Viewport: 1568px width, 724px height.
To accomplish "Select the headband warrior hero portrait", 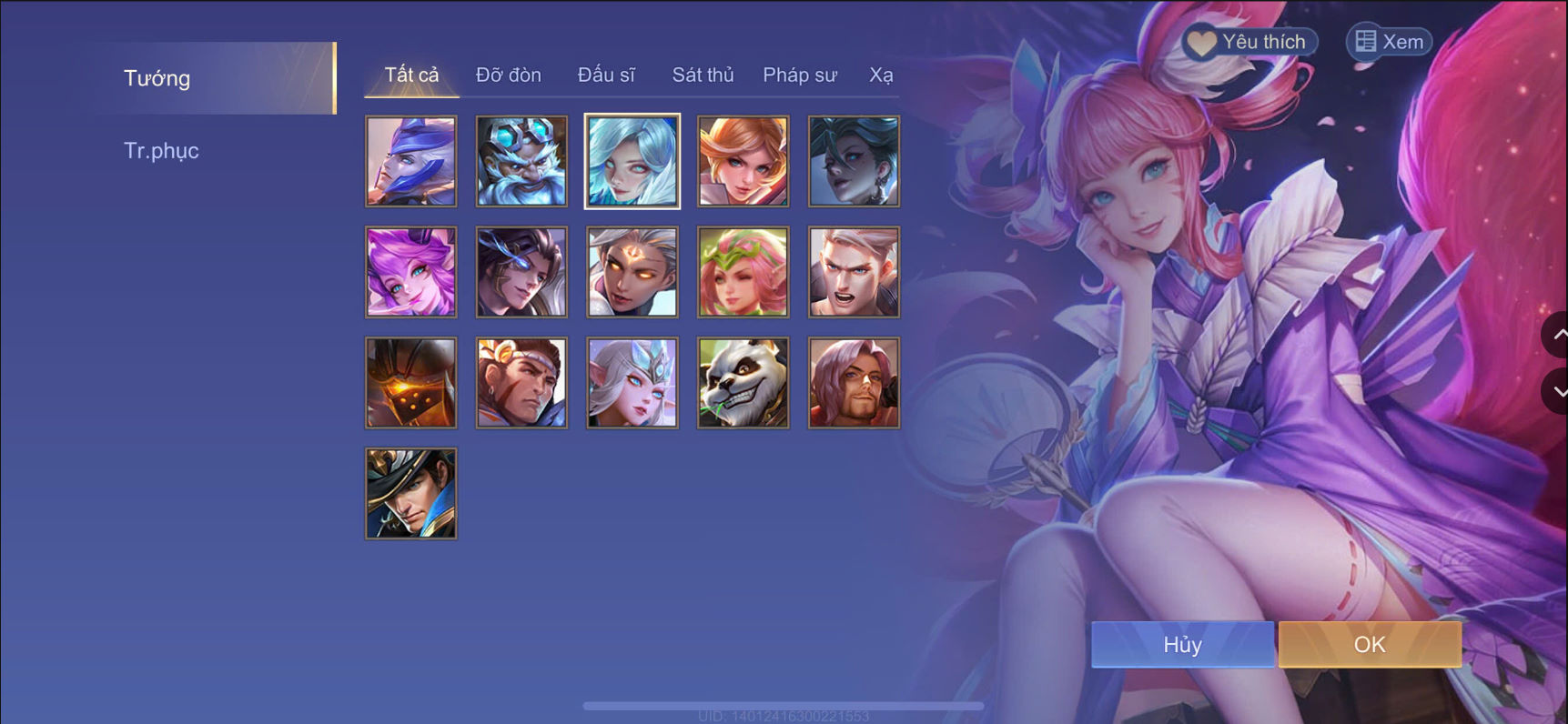I will point(521,382).
